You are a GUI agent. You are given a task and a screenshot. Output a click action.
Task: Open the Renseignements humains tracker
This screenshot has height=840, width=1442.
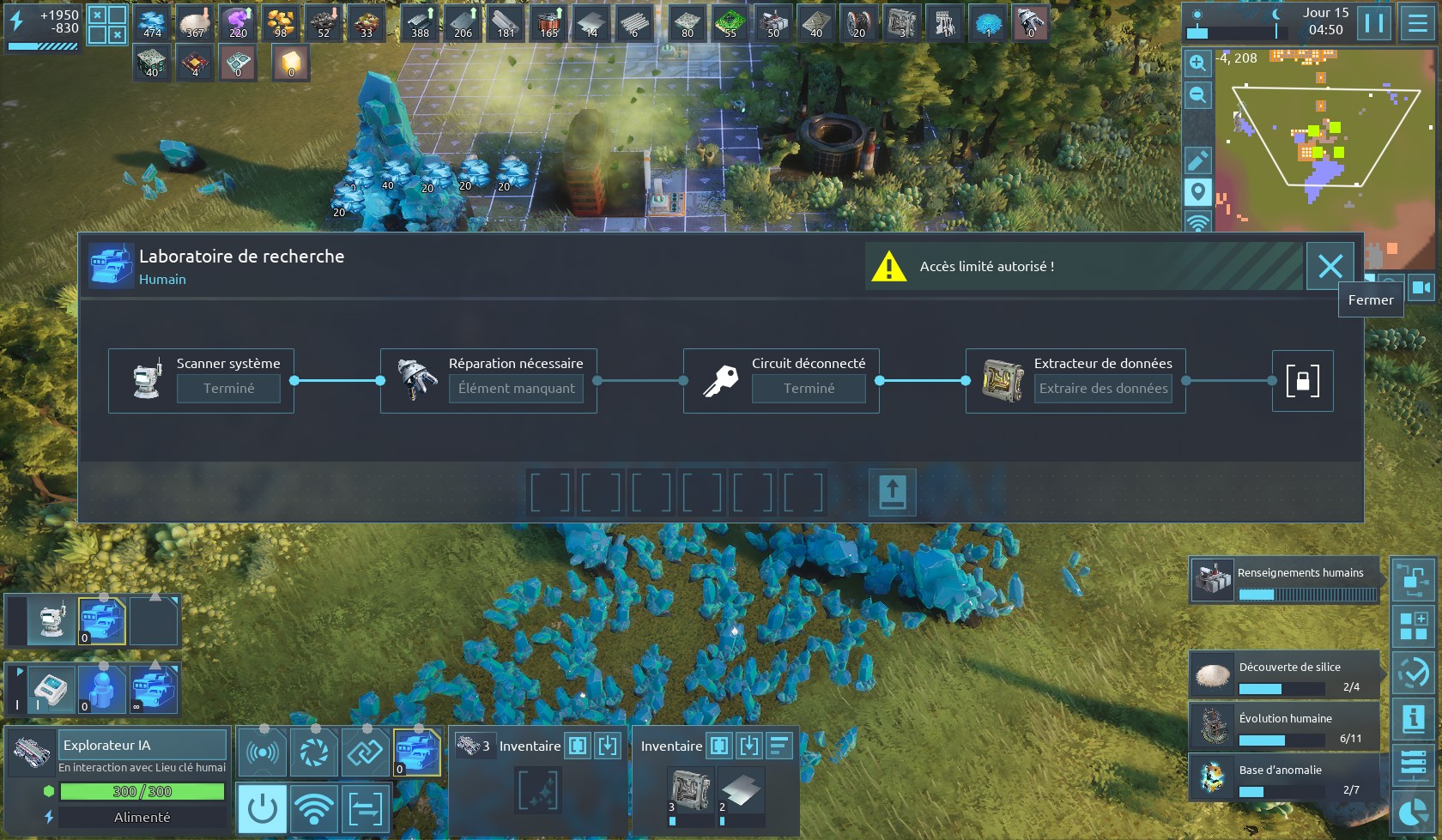pos(1284,580)
